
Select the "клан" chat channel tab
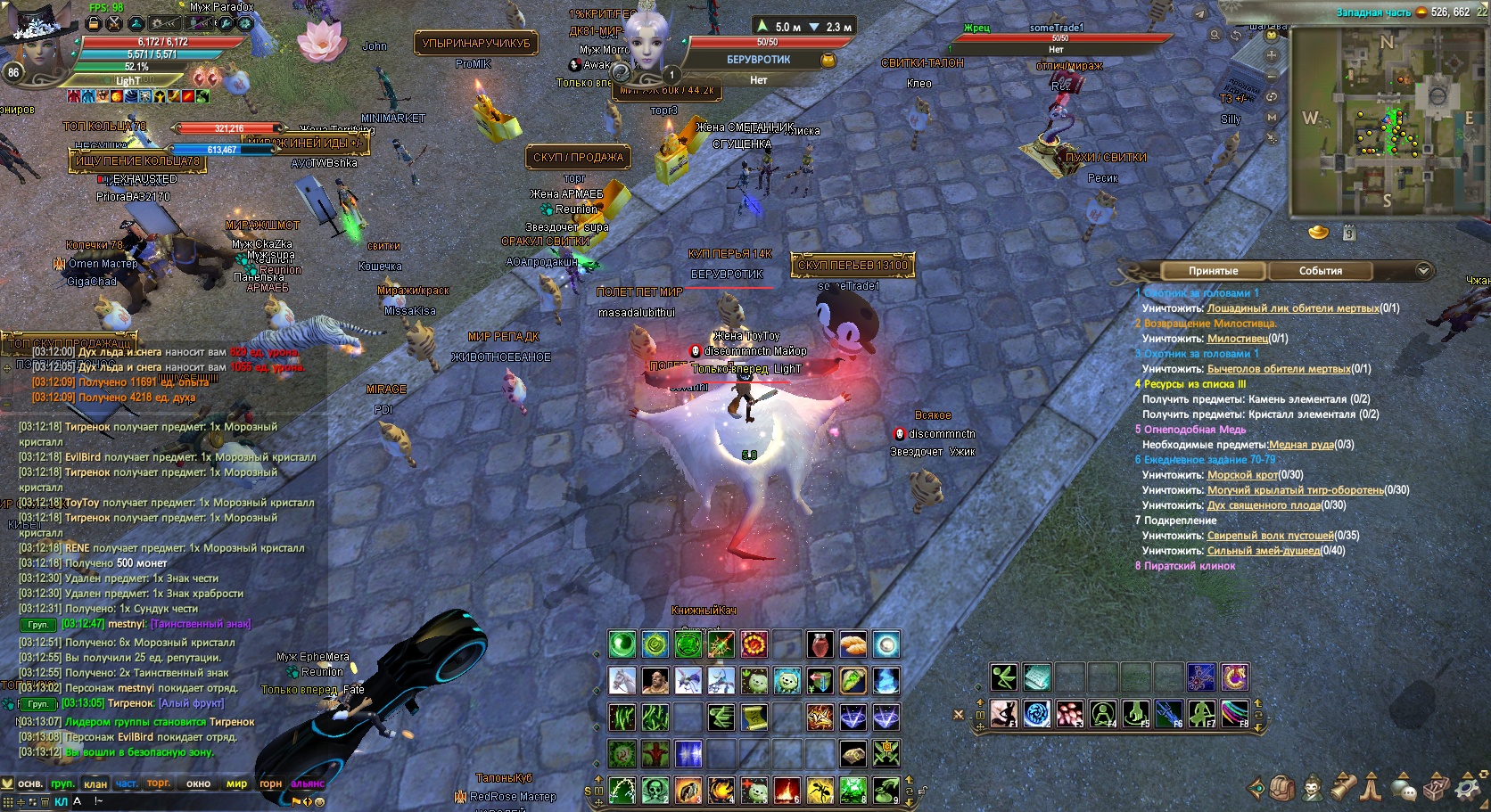(95, 784)
